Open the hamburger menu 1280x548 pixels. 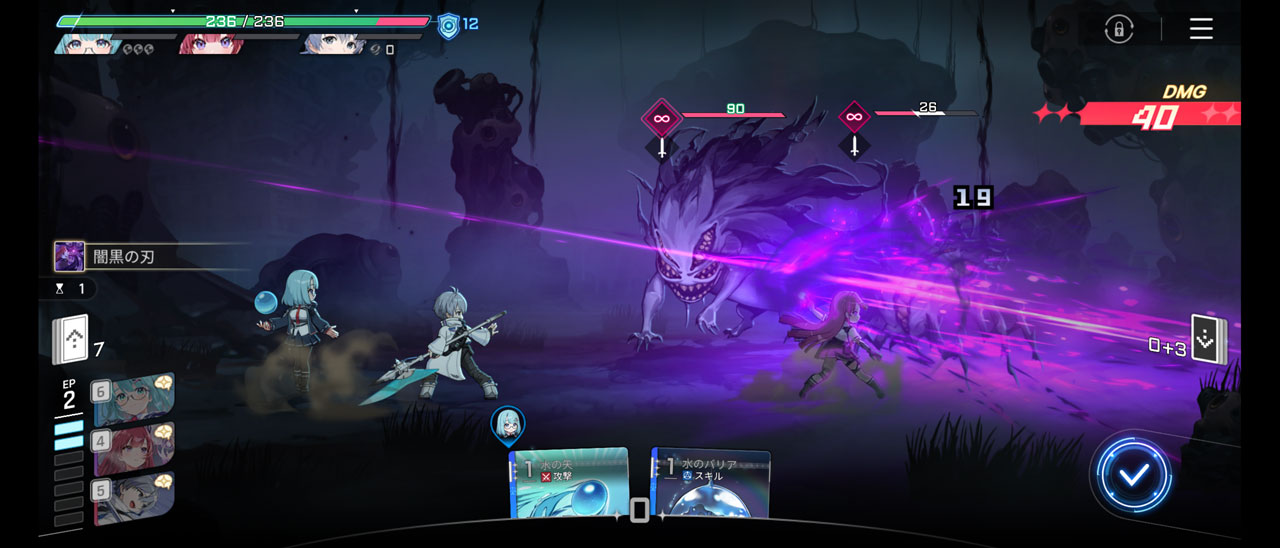(1201, 29)
